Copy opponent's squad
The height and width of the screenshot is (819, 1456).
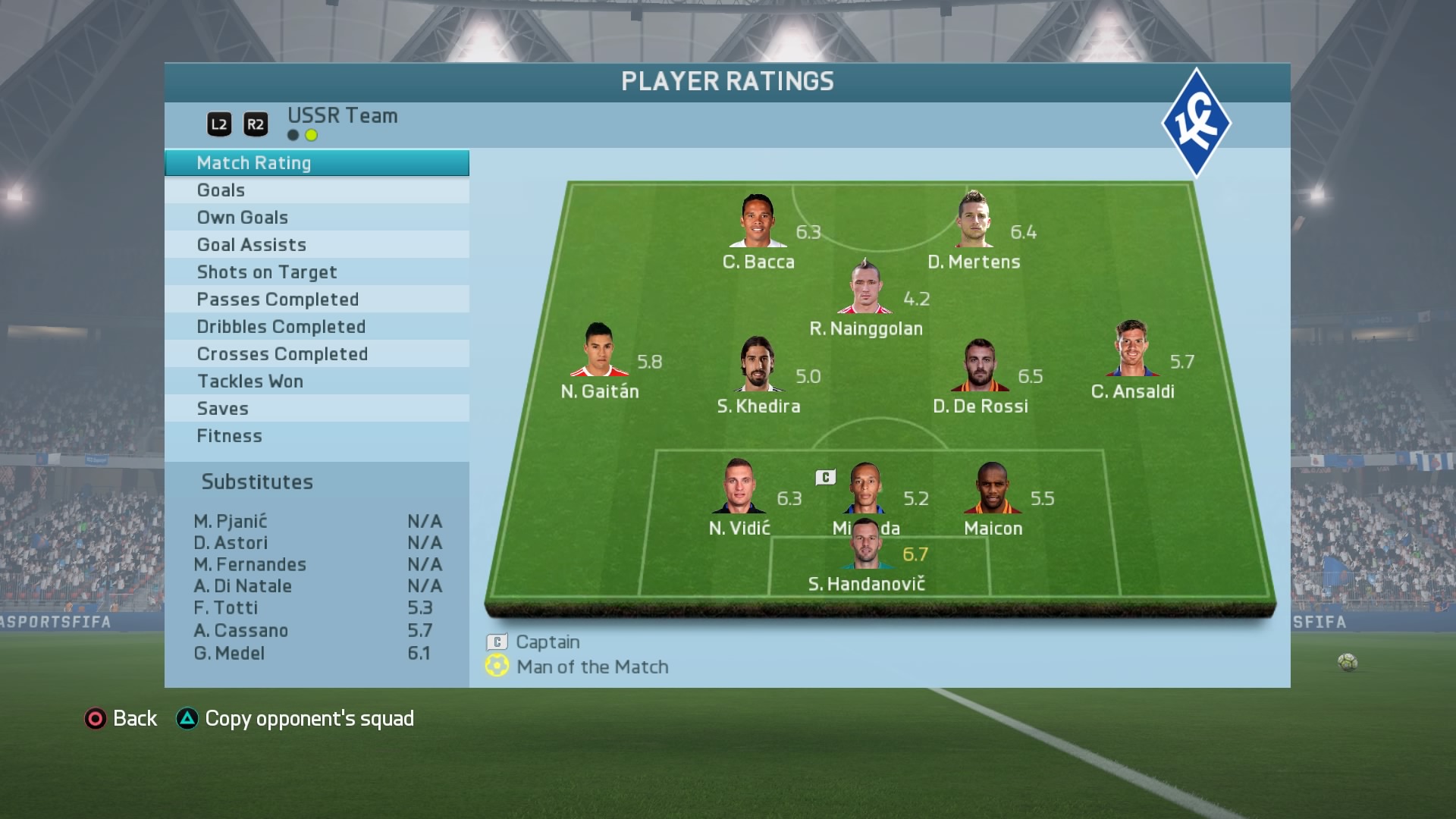click(x=296, y=718)
